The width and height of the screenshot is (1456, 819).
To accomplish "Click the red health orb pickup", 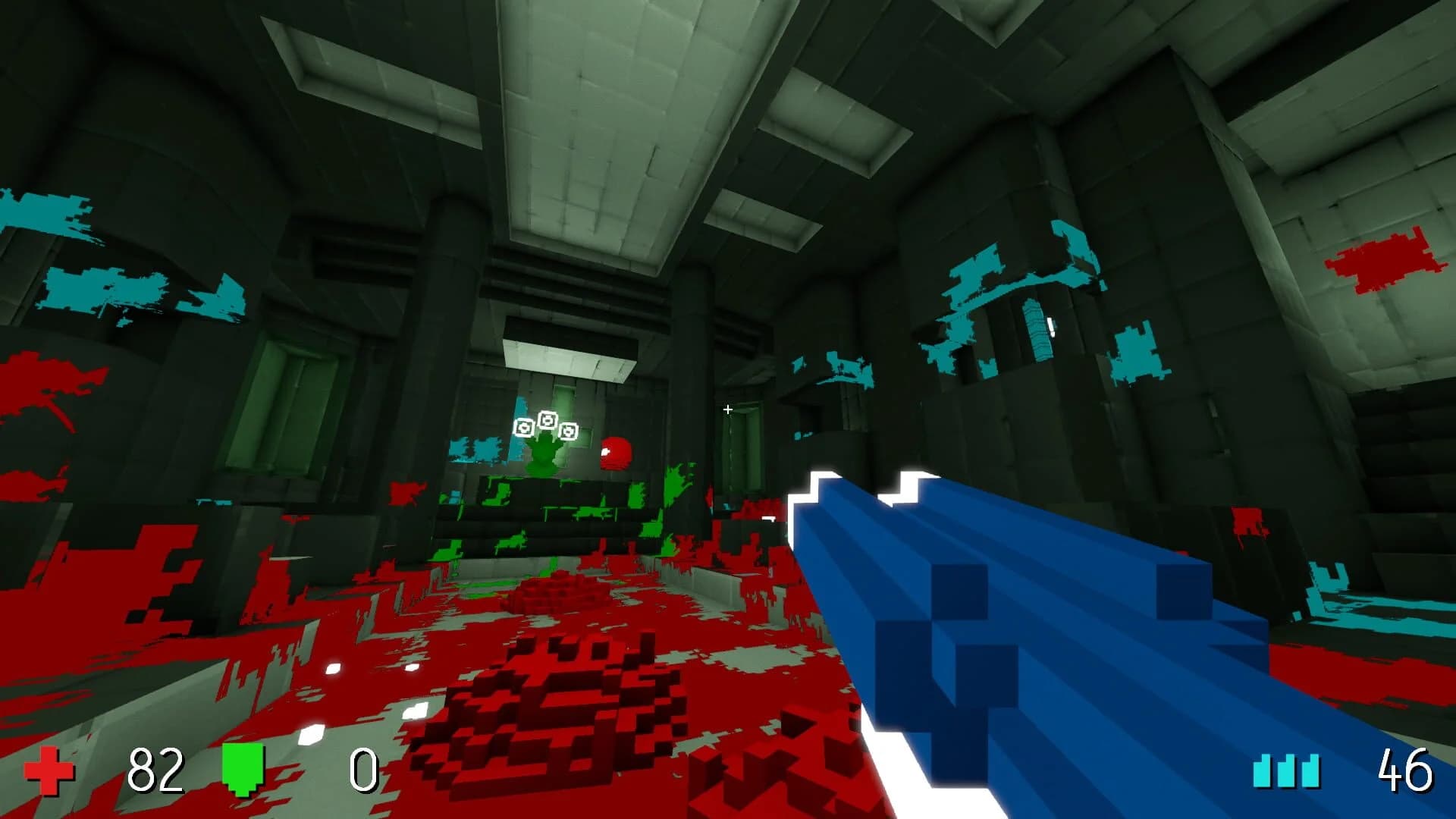I will point(616,453).
